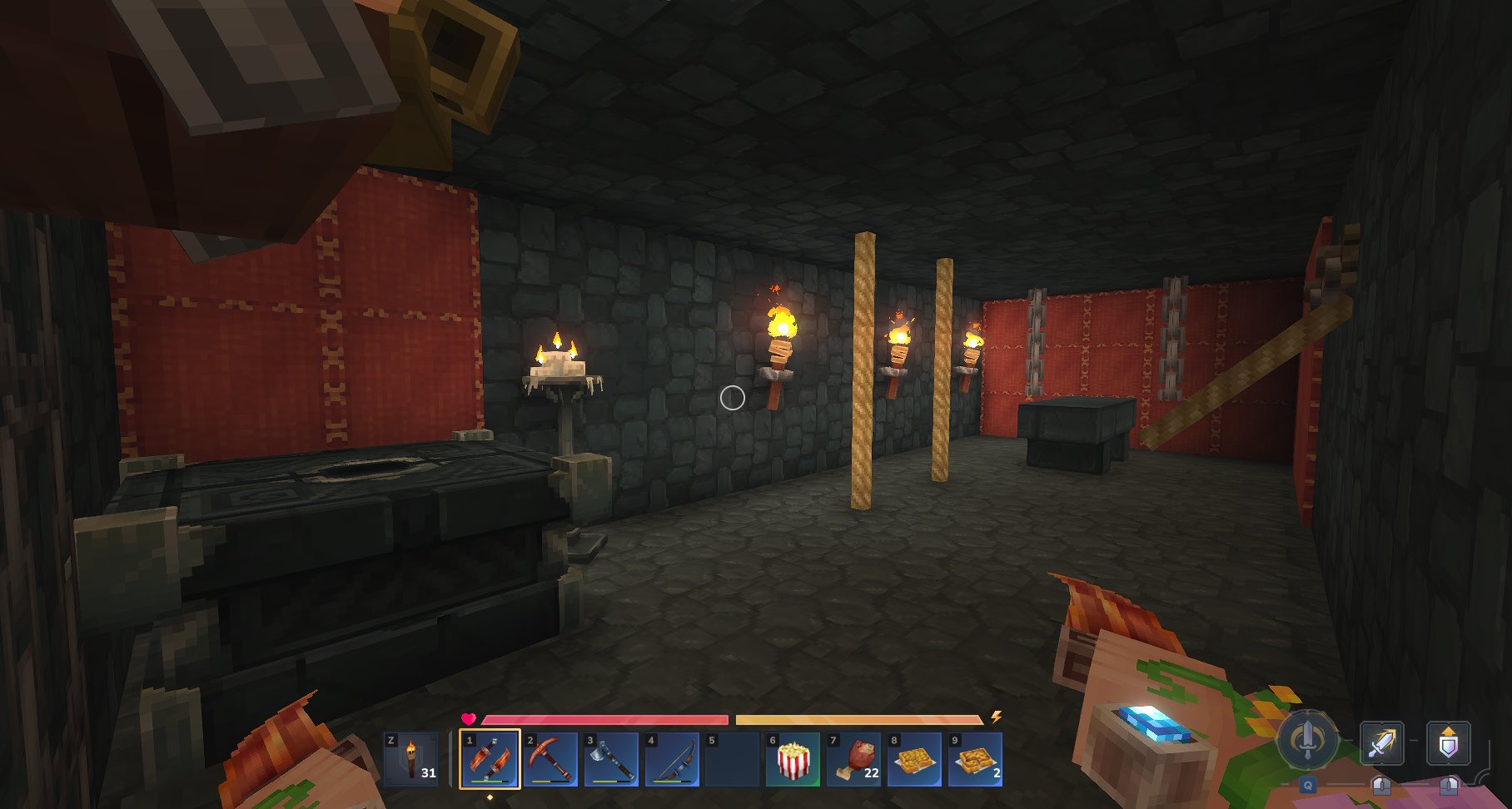Select the pie in slot 8

pyautogui.click(x=915, y=758)
